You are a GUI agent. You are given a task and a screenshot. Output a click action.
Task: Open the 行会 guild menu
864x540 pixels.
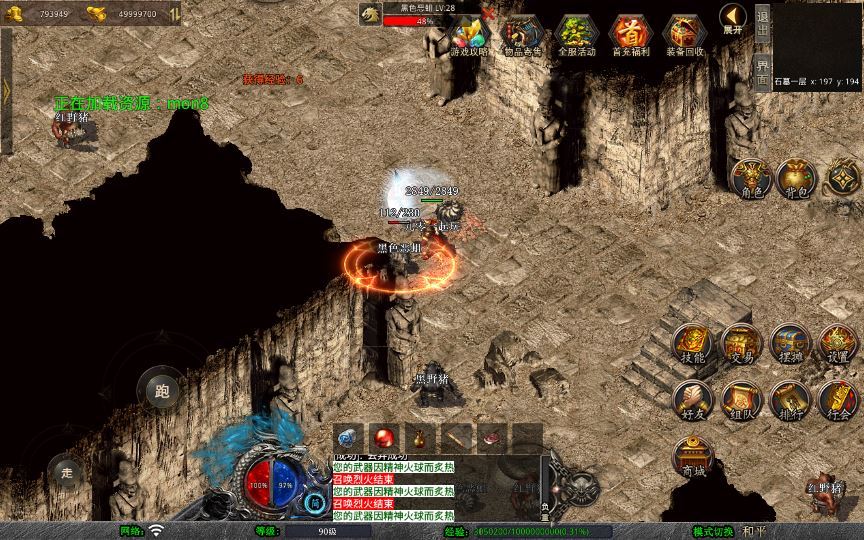(x=838, y=400)
